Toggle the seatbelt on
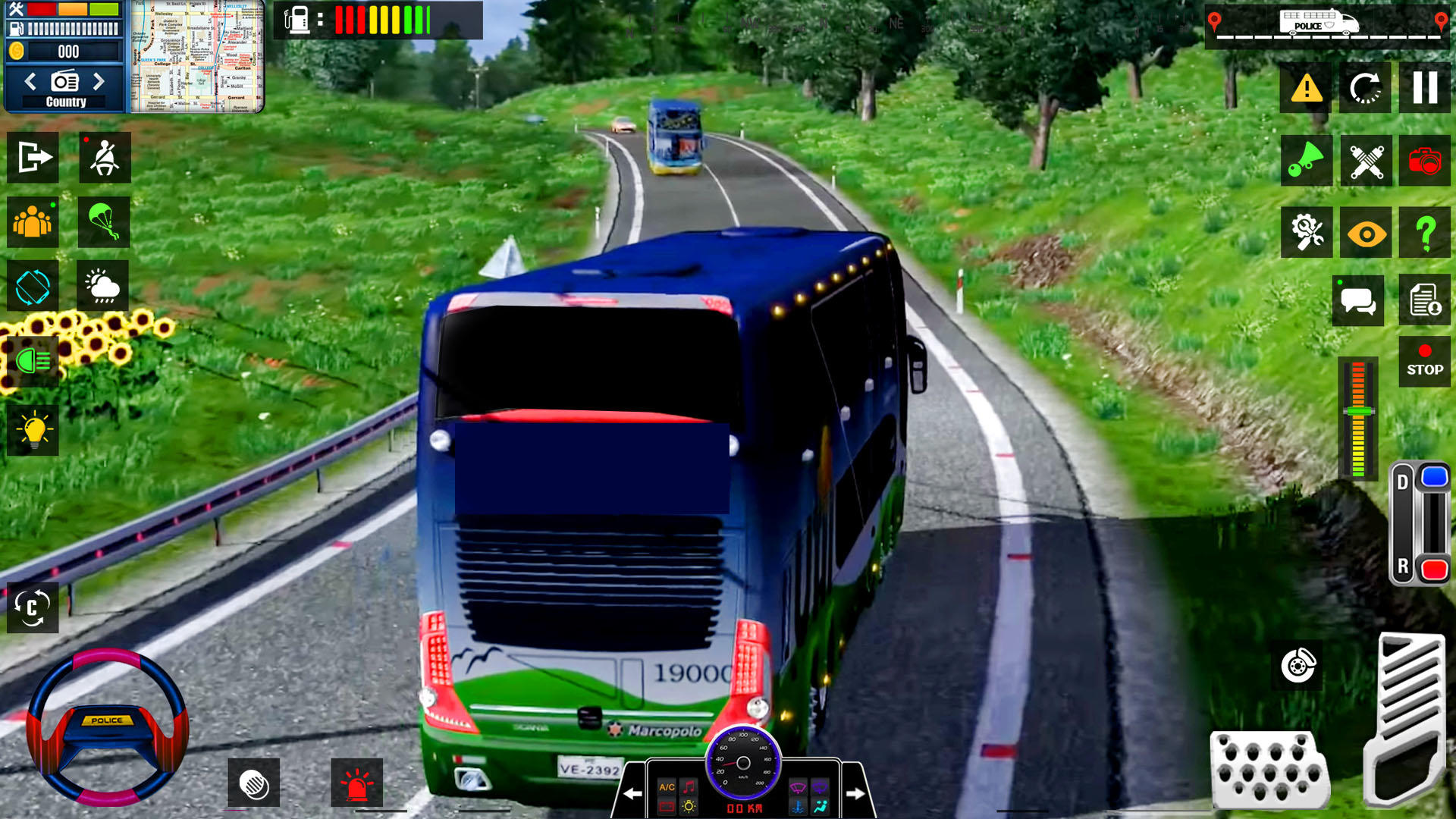 (104, 157)
